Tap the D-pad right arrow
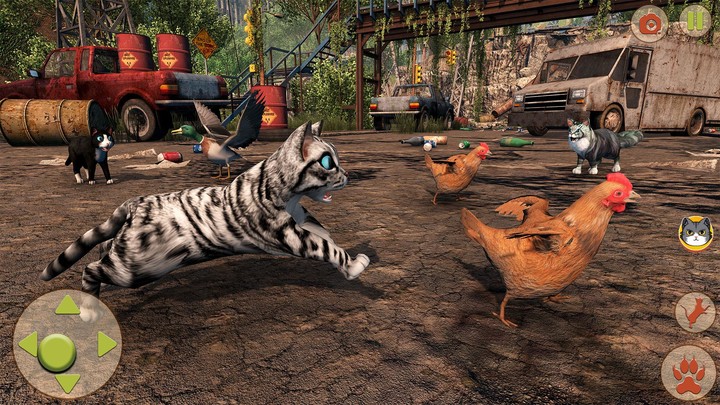The image size is (720, 405). tap(106, 344)
